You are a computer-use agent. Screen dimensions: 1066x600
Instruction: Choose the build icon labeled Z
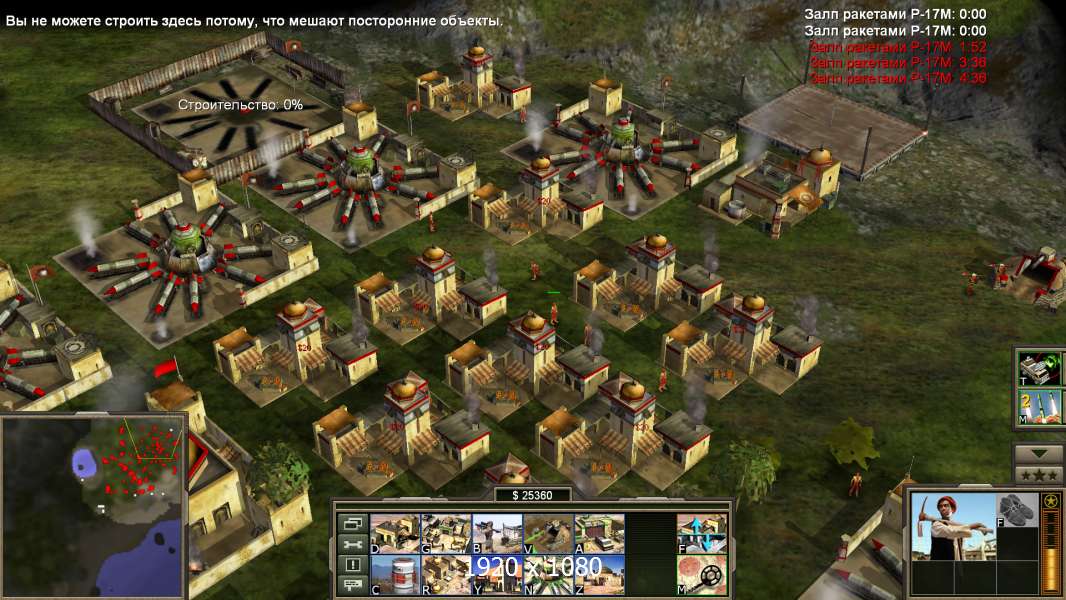(x=599, y=574)
